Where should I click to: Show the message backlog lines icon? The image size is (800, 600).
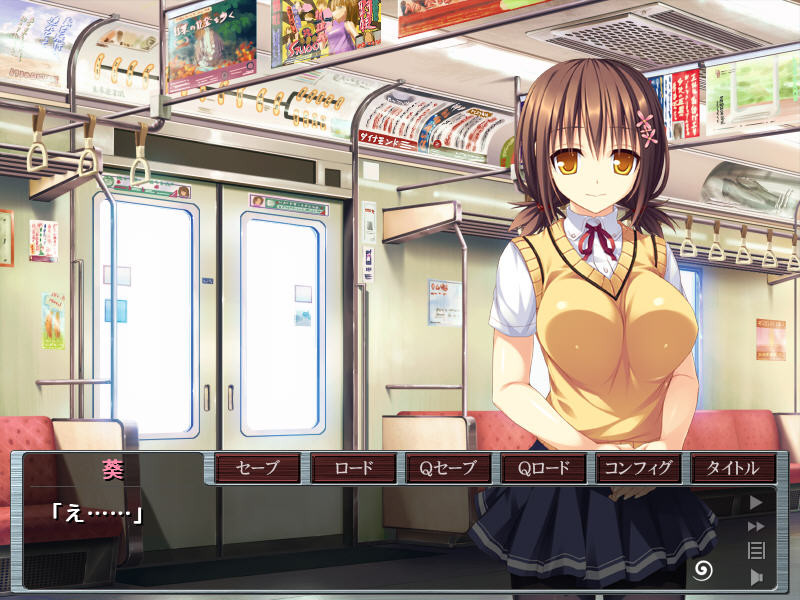coord(756,550)
